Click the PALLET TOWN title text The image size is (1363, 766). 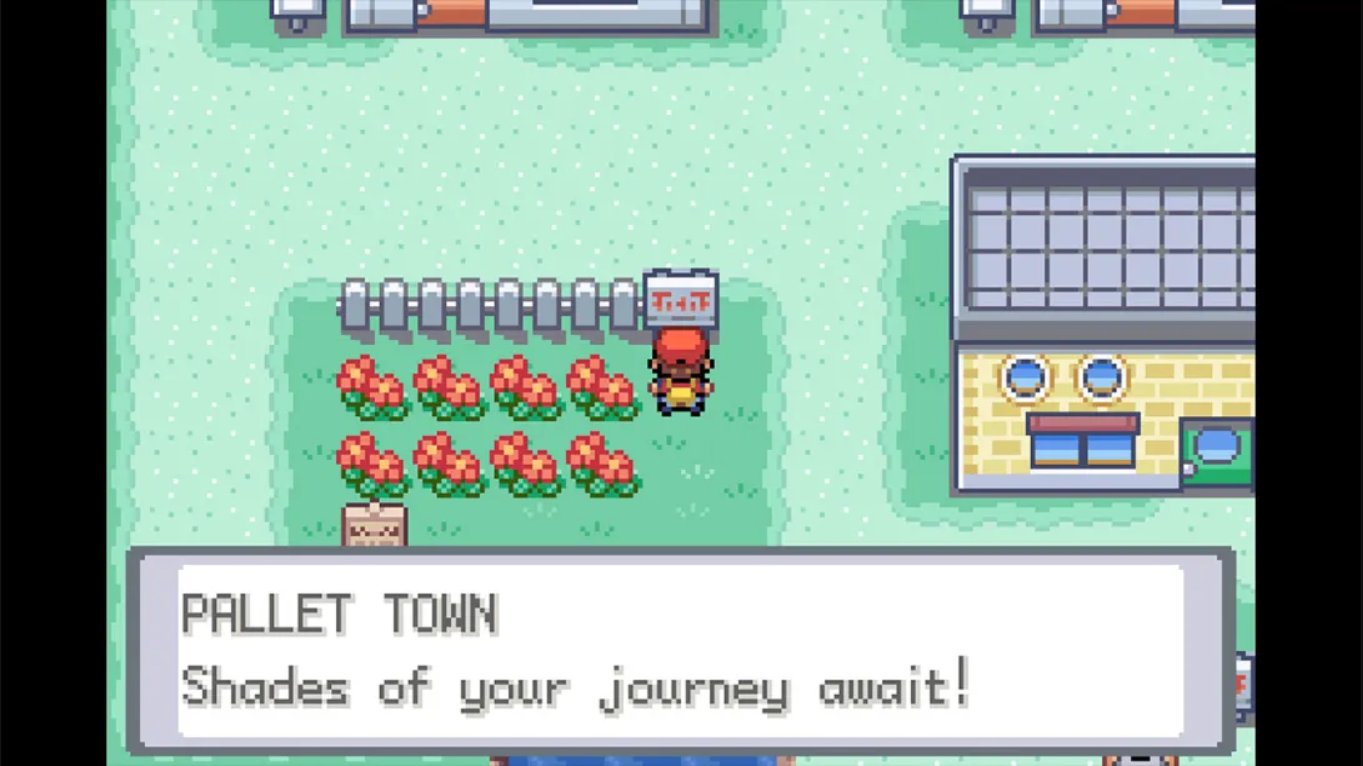pos(340,614)
